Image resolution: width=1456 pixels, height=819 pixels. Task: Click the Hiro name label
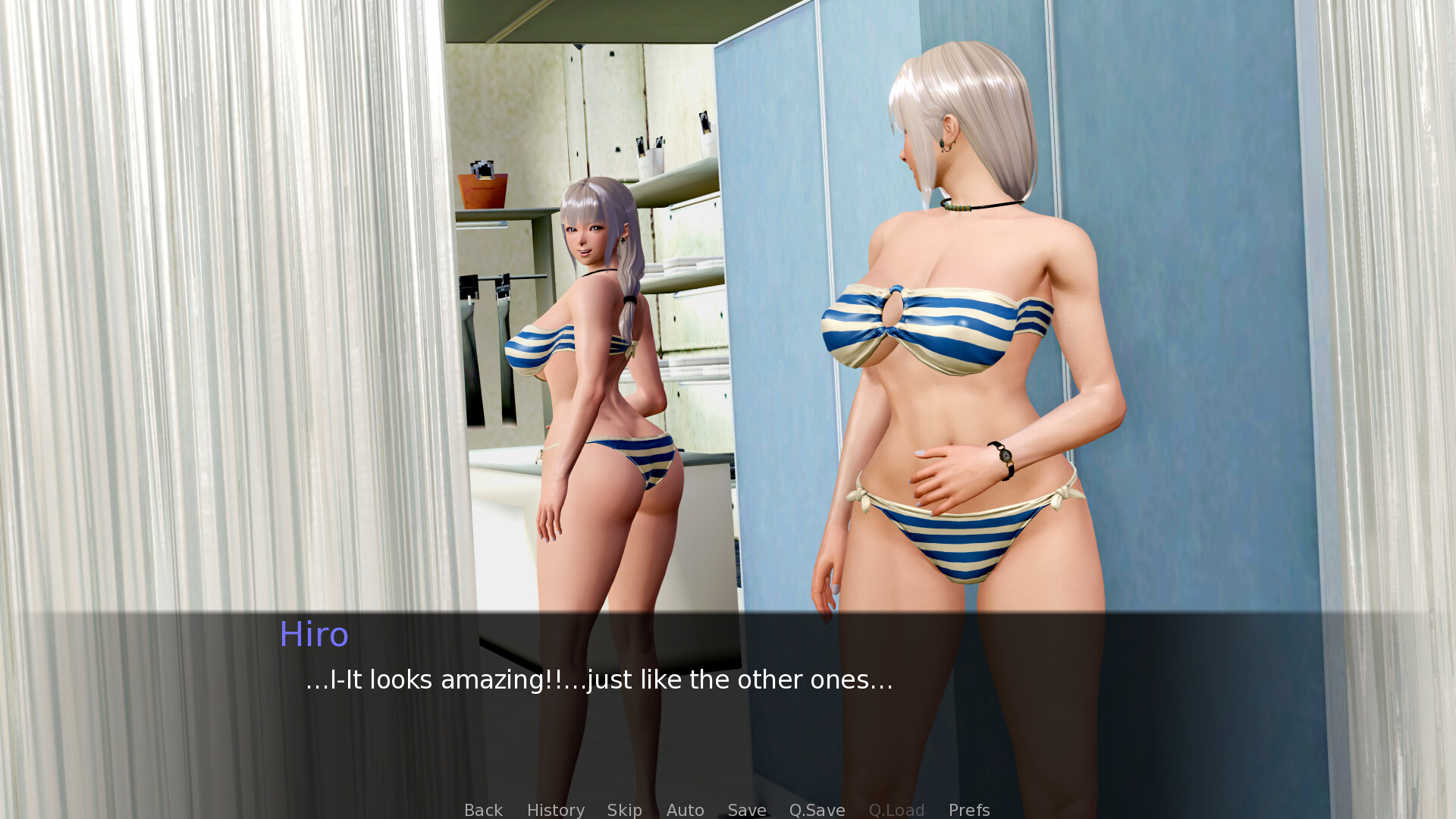click(313, 635)
